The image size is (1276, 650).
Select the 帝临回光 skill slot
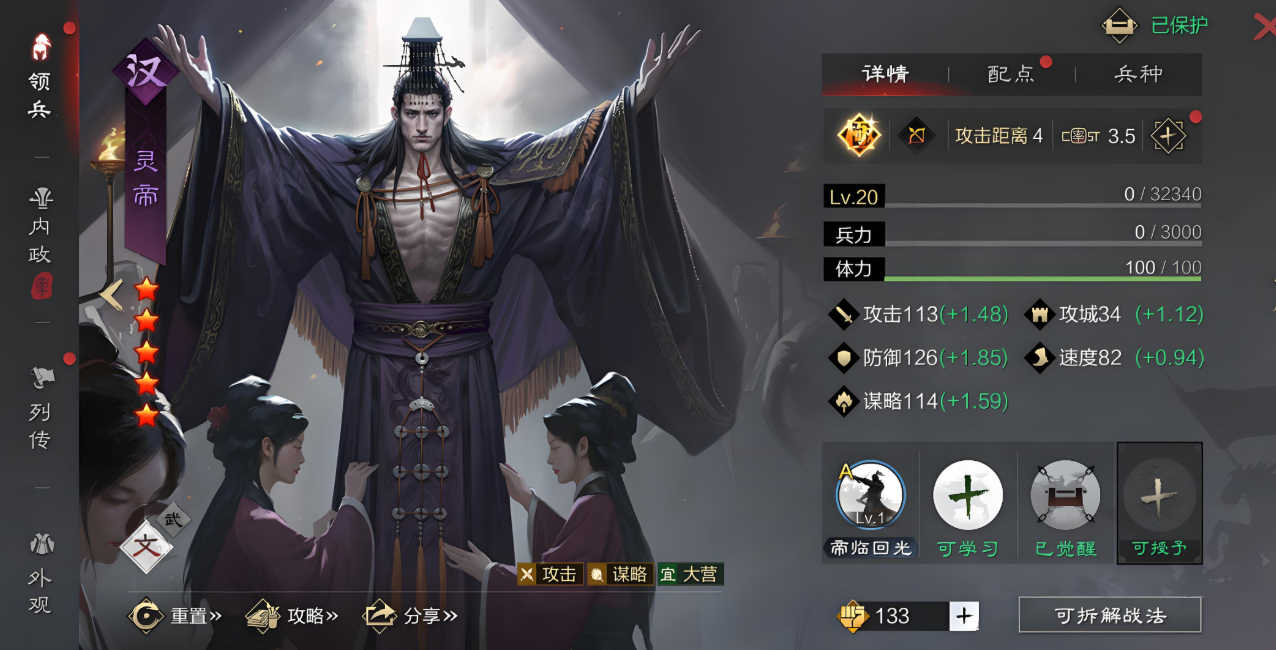tap(869, 502)
